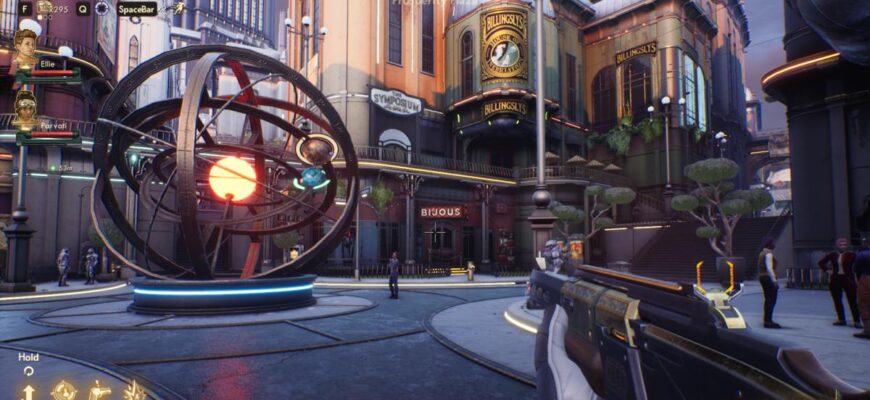The height and width of the screenshot is (400, 870).
Task: Click the sprinting figure dodge icon
Action: (177, 8)
